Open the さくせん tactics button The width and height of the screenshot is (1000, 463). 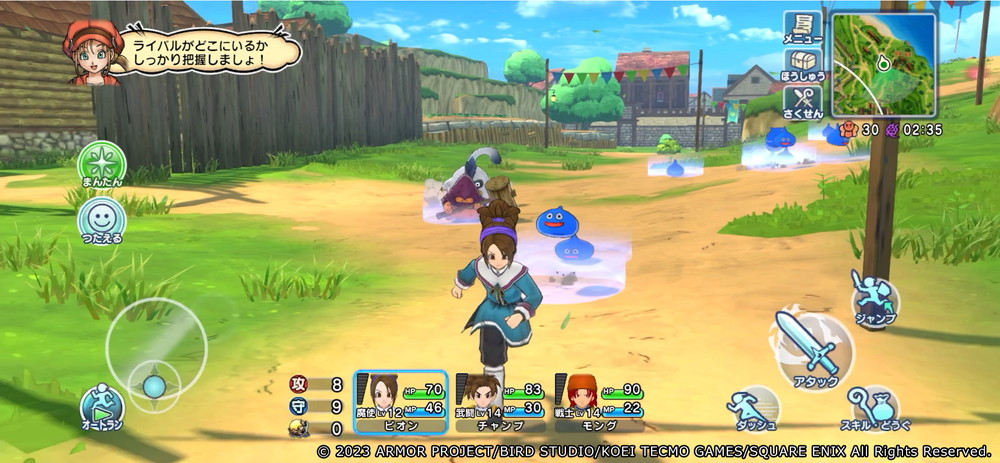click(x=802, y=103)
